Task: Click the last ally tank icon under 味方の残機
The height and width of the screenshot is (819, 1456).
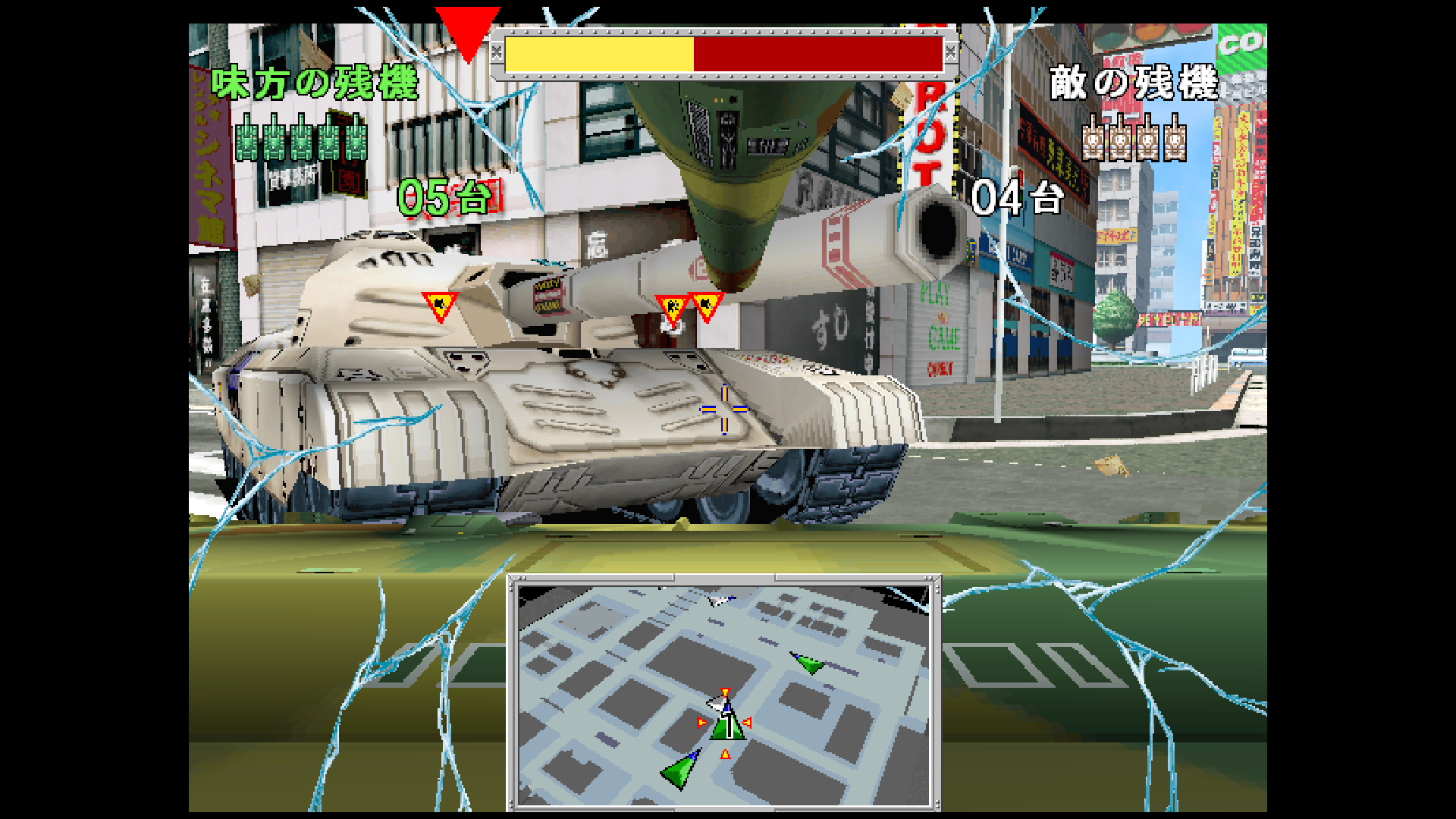Action: pos(353,141)
